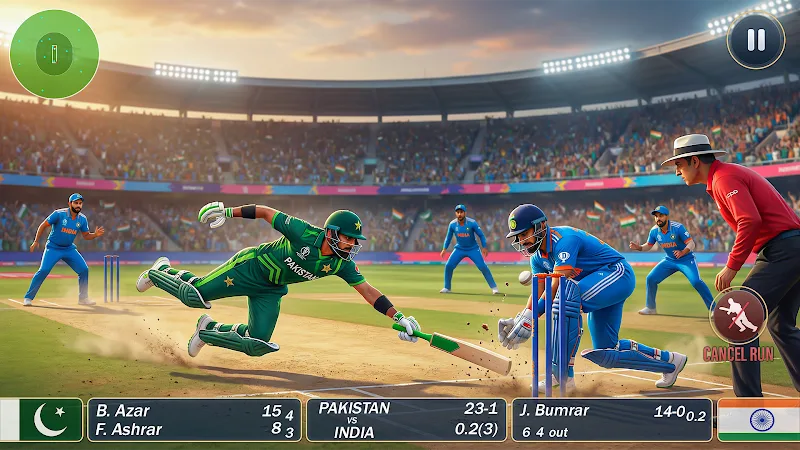Open the green field radar minimap

54,54
